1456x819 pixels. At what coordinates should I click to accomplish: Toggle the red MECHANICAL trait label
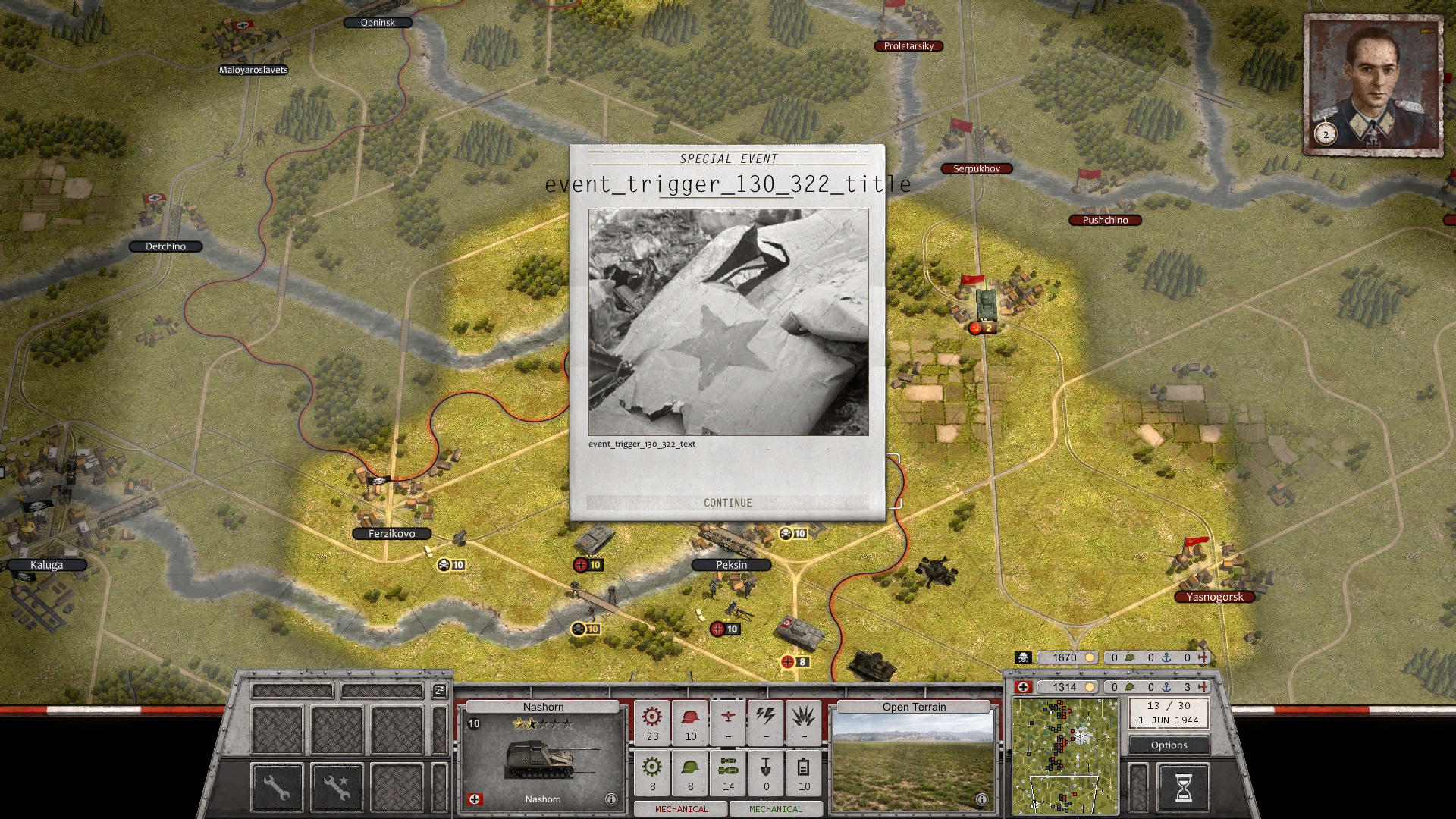coord(680,809)
